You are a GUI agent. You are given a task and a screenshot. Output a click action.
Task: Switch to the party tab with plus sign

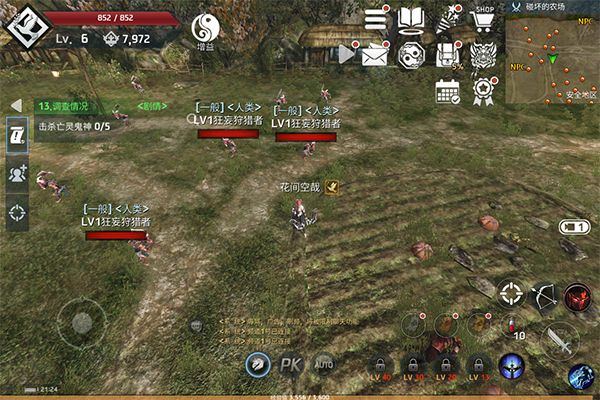(x=17, y=173)
